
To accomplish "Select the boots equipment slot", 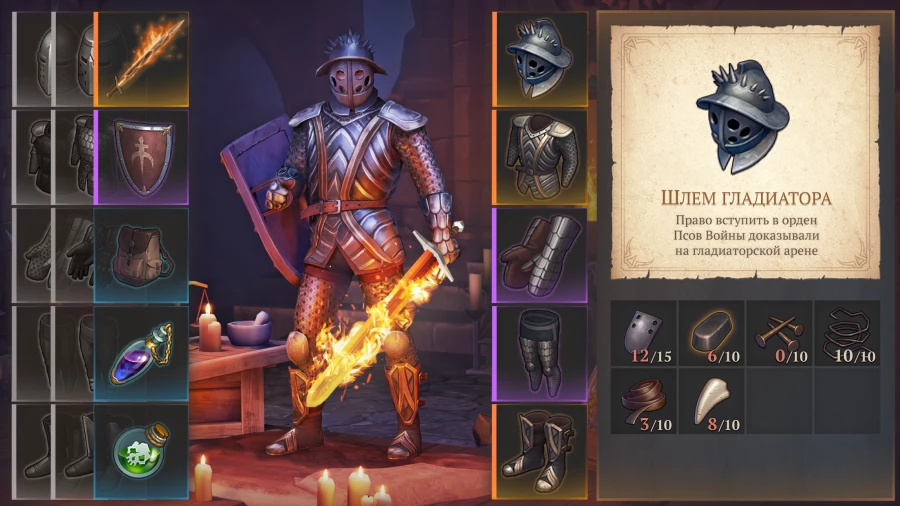I will pyautogui.click(x=540, y=450).
